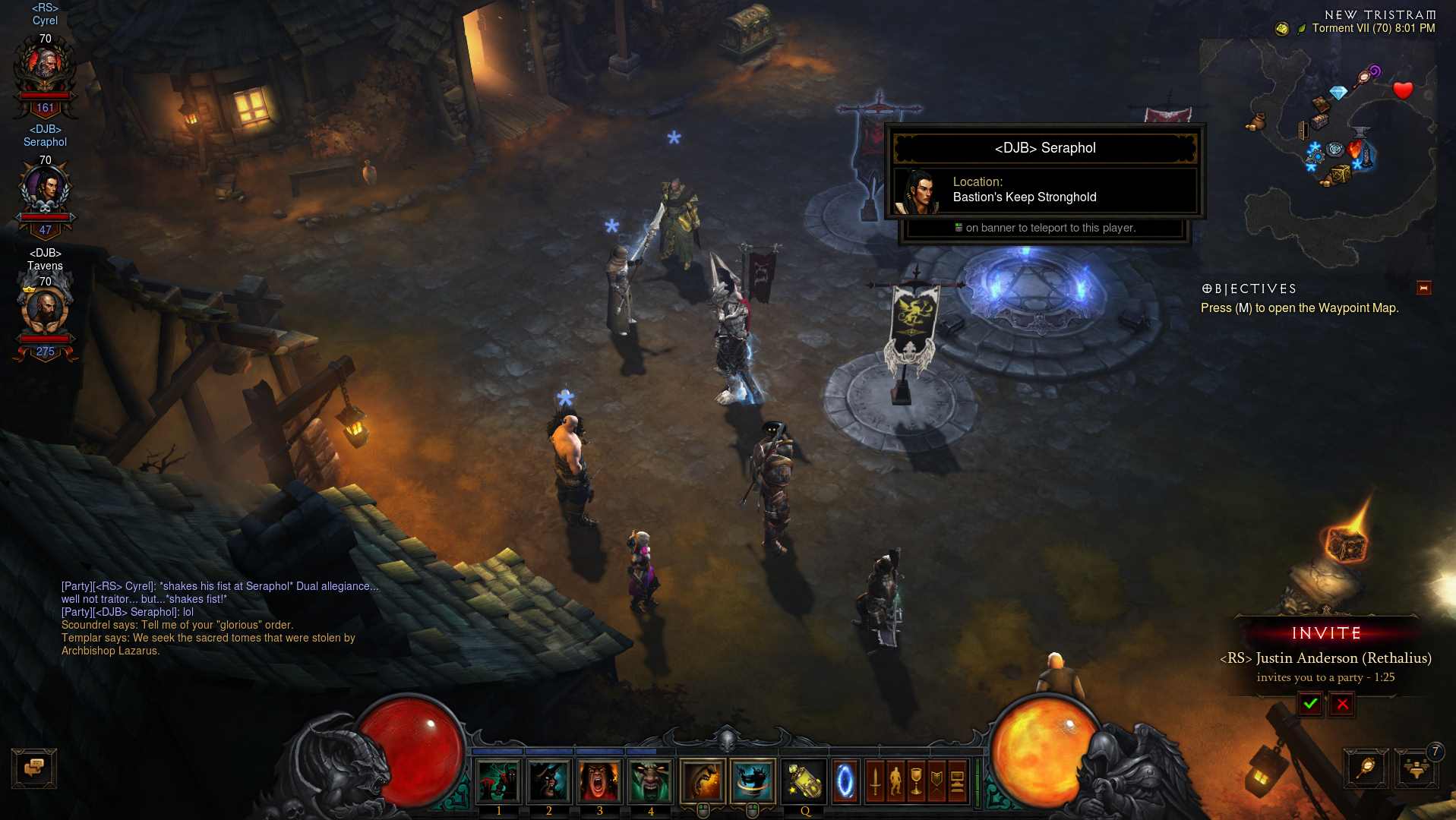The image size is (1456, 820).
Task: Select the whirlwind right-mouse skill
Action: click(753, 781)
